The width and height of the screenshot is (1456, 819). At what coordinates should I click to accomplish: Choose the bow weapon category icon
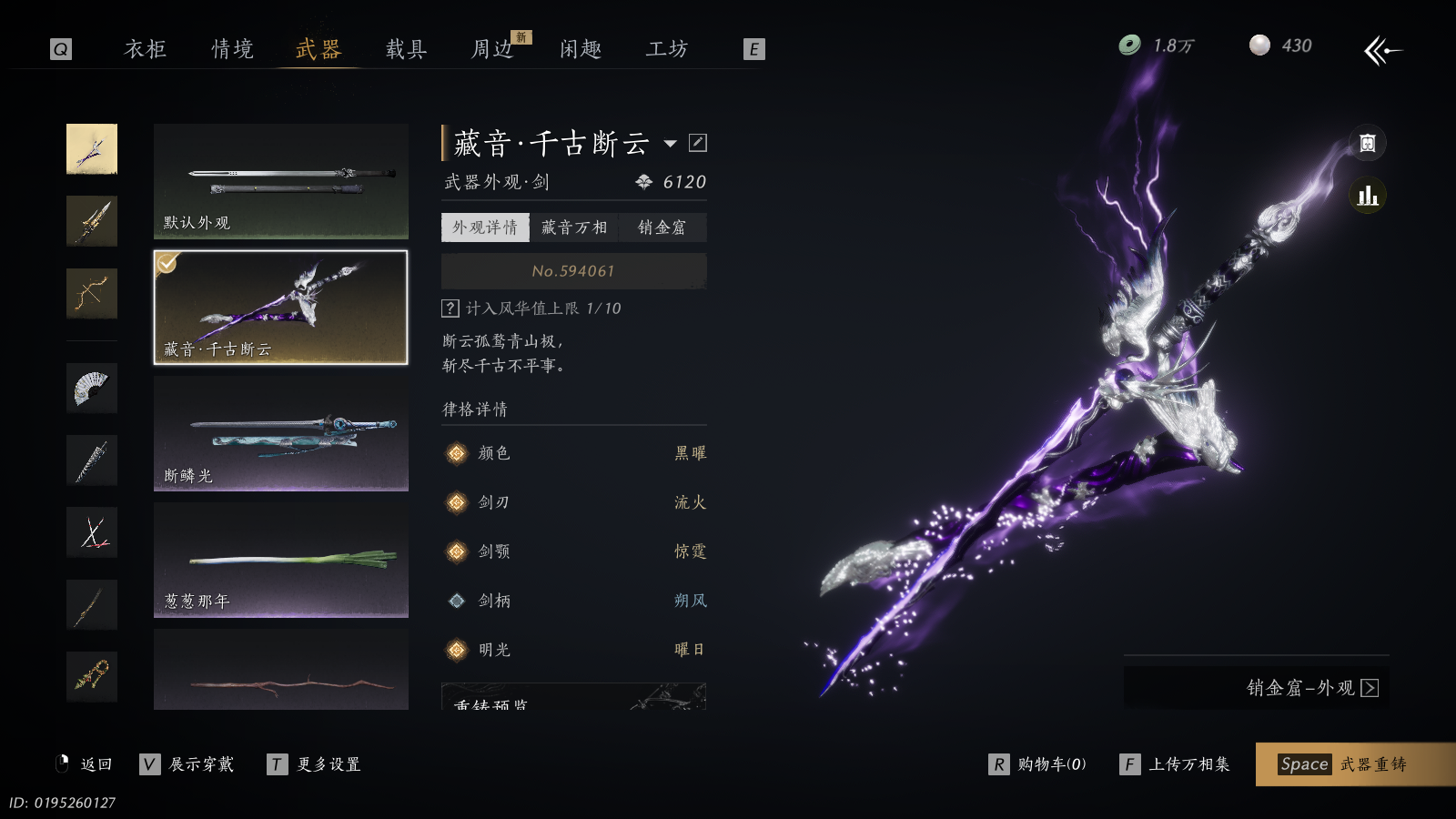pos(92,293)
